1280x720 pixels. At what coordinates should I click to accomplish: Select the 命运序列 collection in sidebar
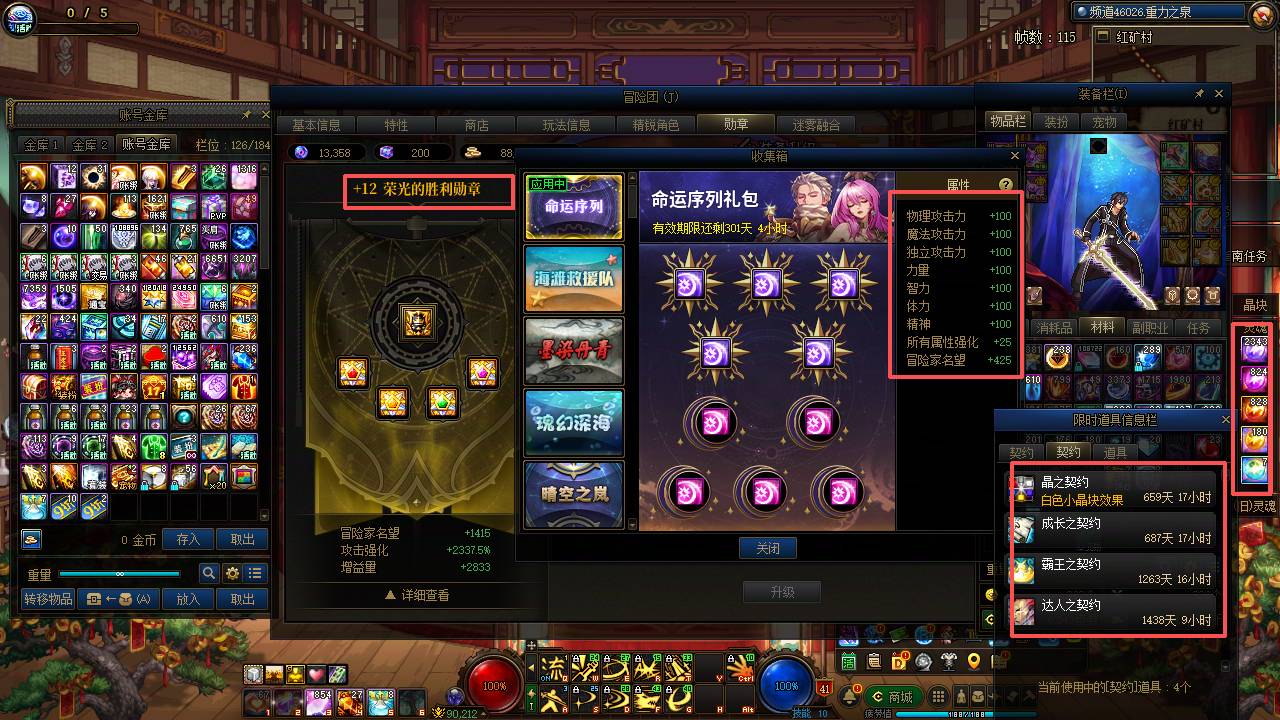pos(573,207)
